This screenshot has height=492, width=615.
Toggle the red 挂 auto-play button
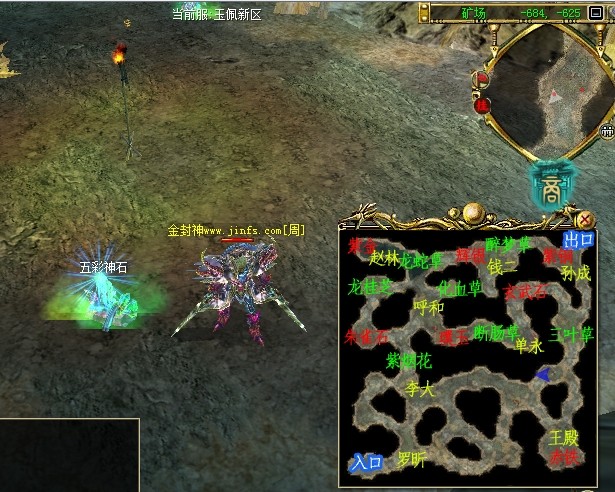[482, 103]
